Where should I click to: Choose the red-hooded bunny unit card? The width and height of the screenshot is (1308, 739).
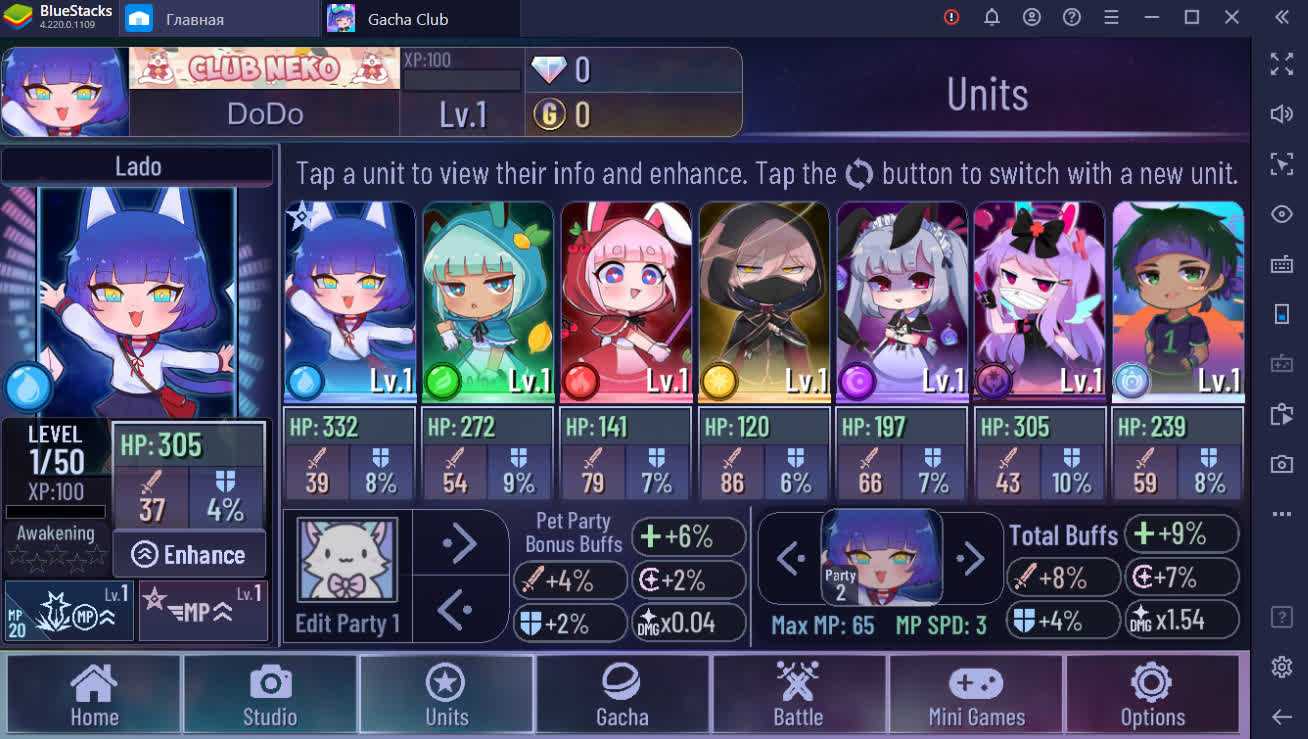tap(625, 302)
